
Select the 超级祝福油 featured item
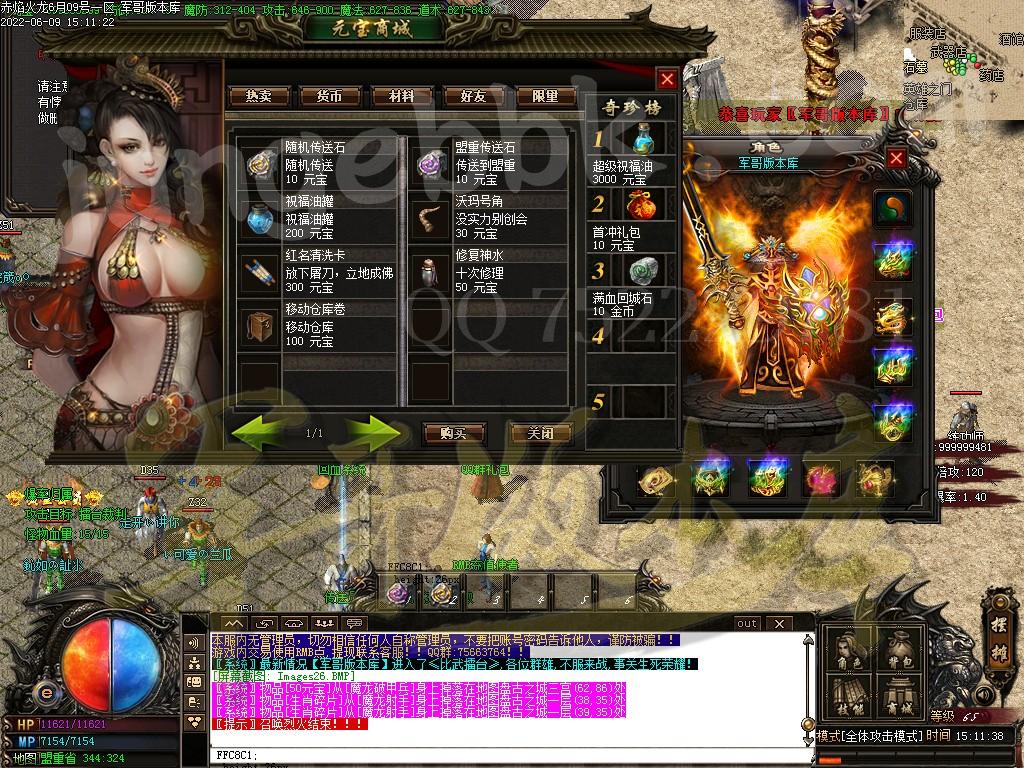click(644, 140)
